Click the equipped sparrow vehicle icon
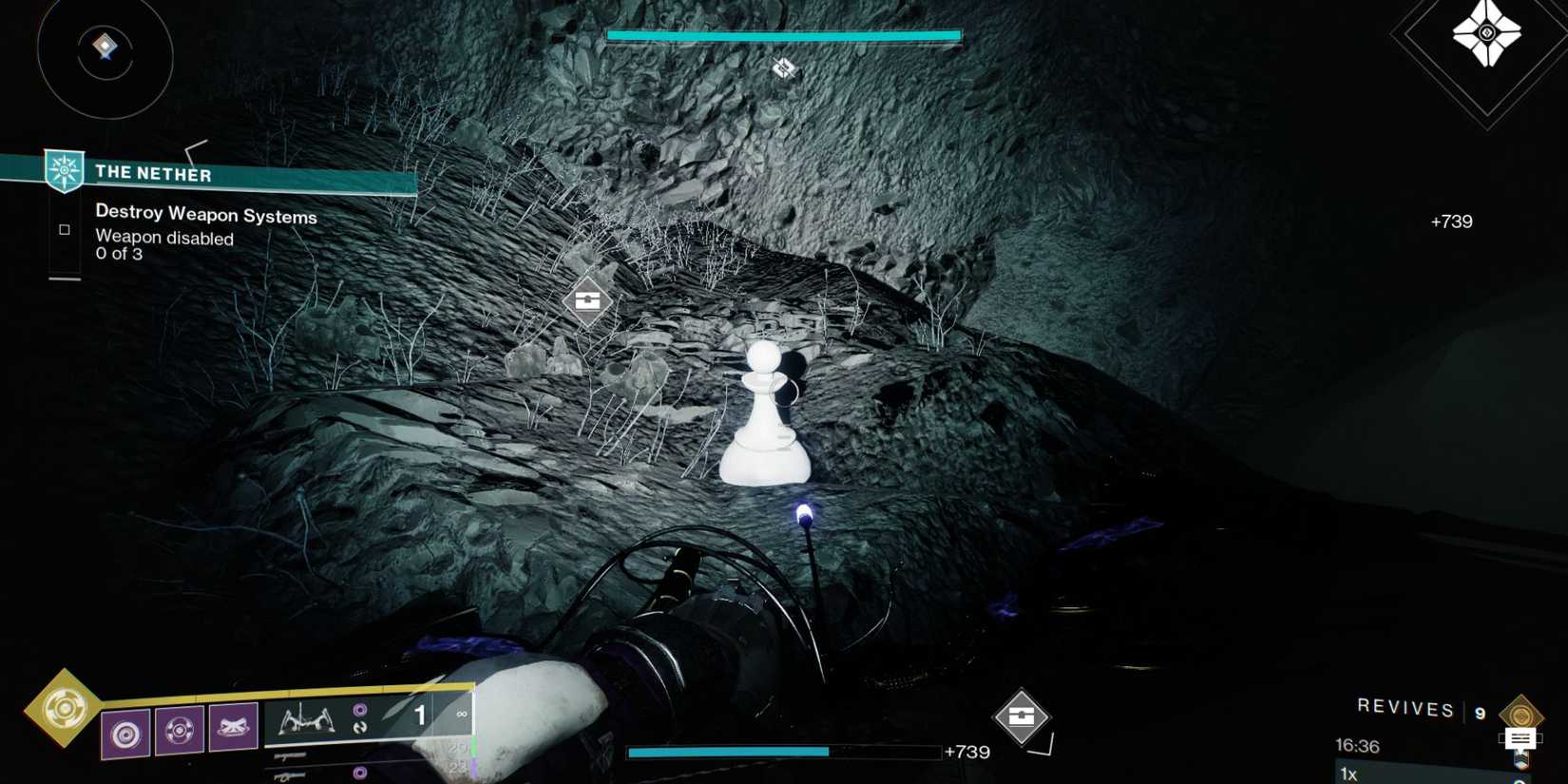 304,719
